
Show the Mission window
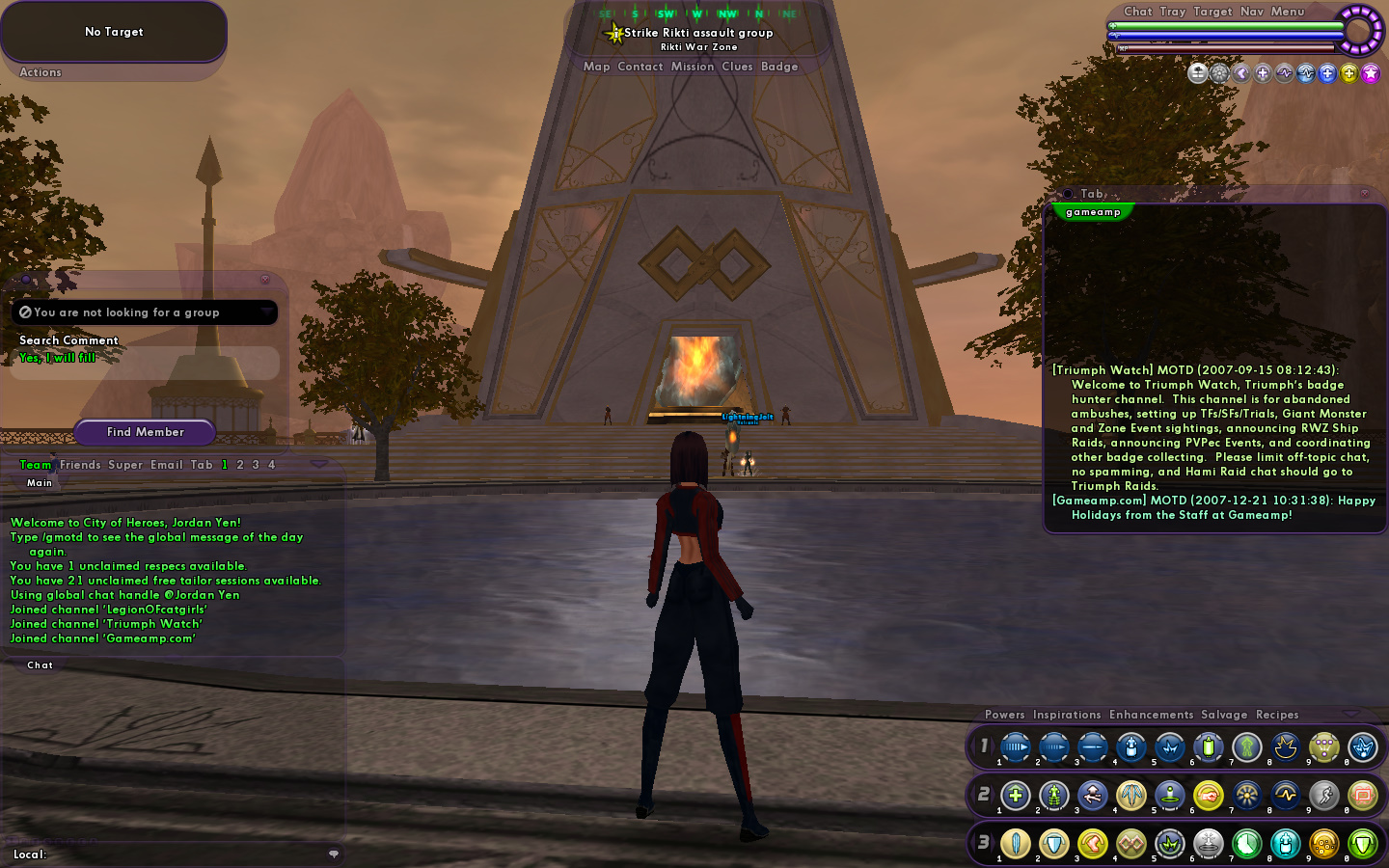coord(693,67)
